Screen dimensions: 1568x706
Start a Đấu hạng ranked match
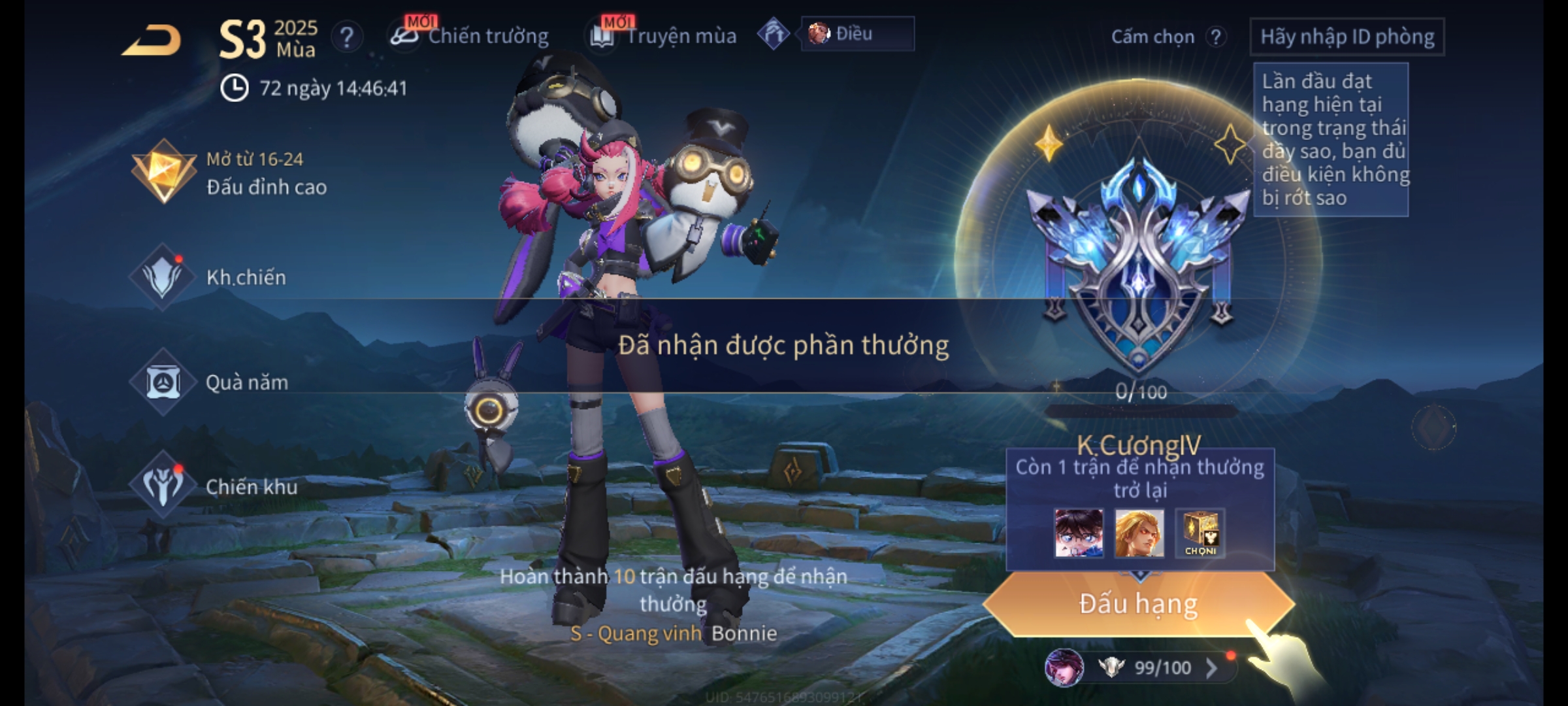[1138, 603]
